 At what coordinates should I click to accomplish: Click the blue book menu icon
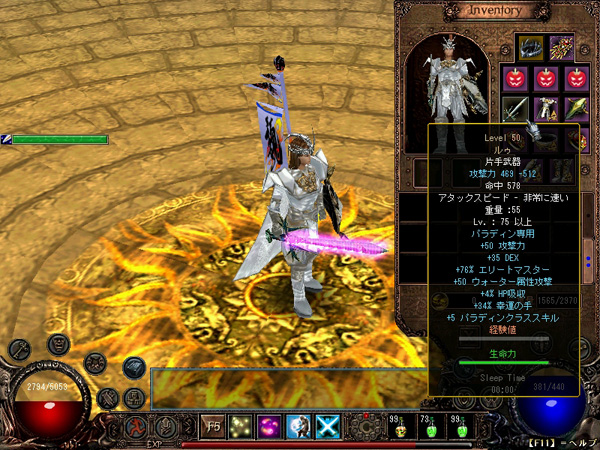[x=135, y=367]
